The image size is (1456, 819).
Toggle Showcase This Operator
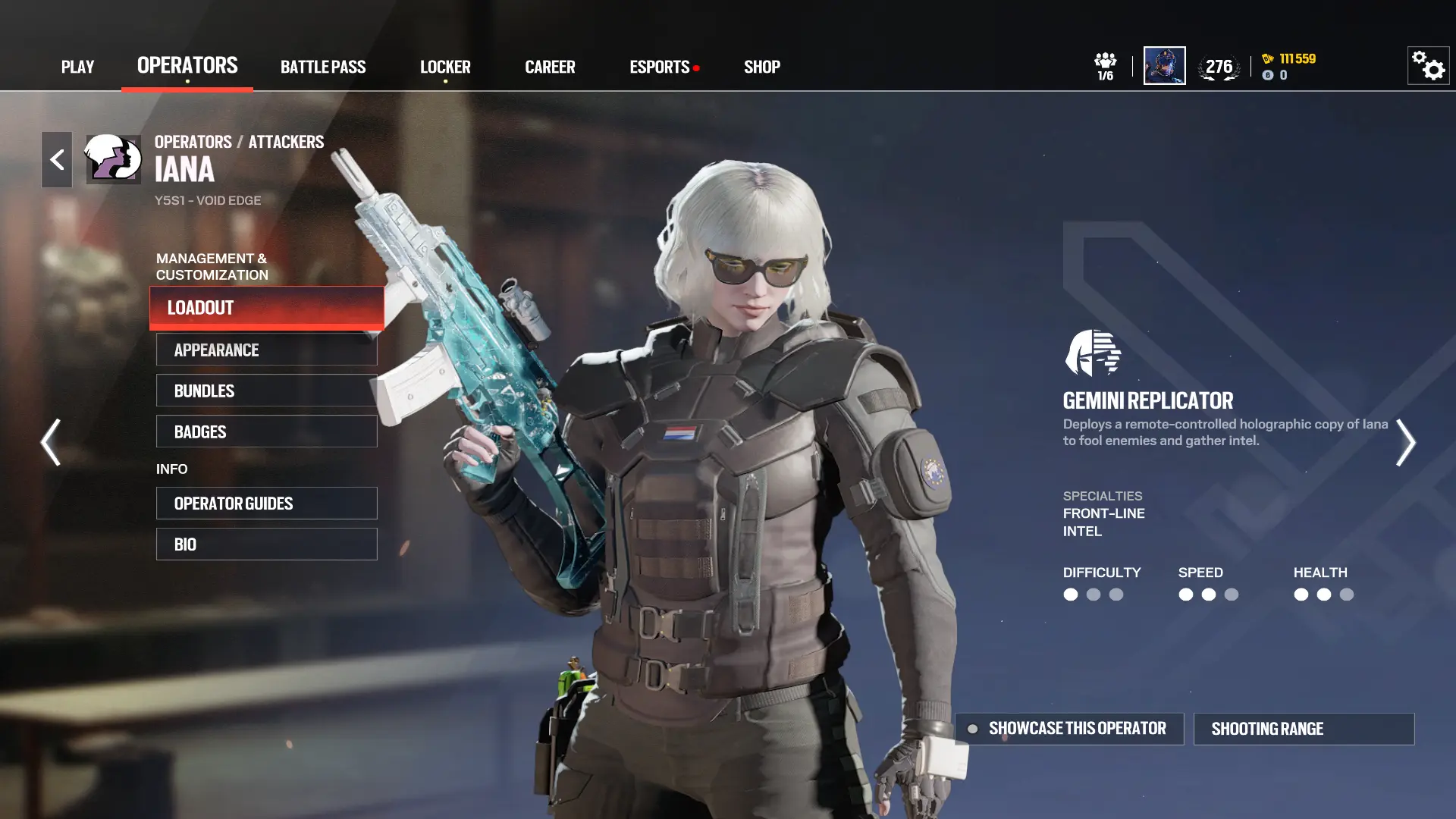[x=1069, y=729]
